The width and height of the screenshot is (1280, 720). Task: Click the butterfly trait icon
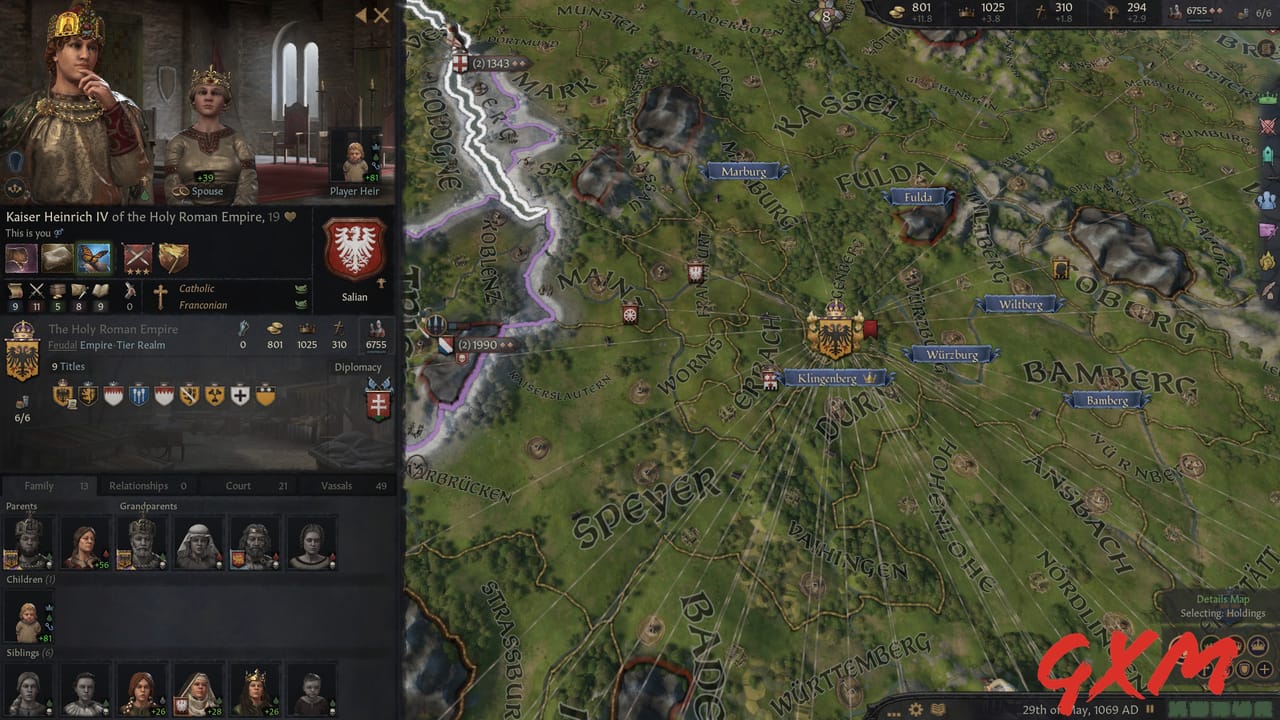click(94, 258)
